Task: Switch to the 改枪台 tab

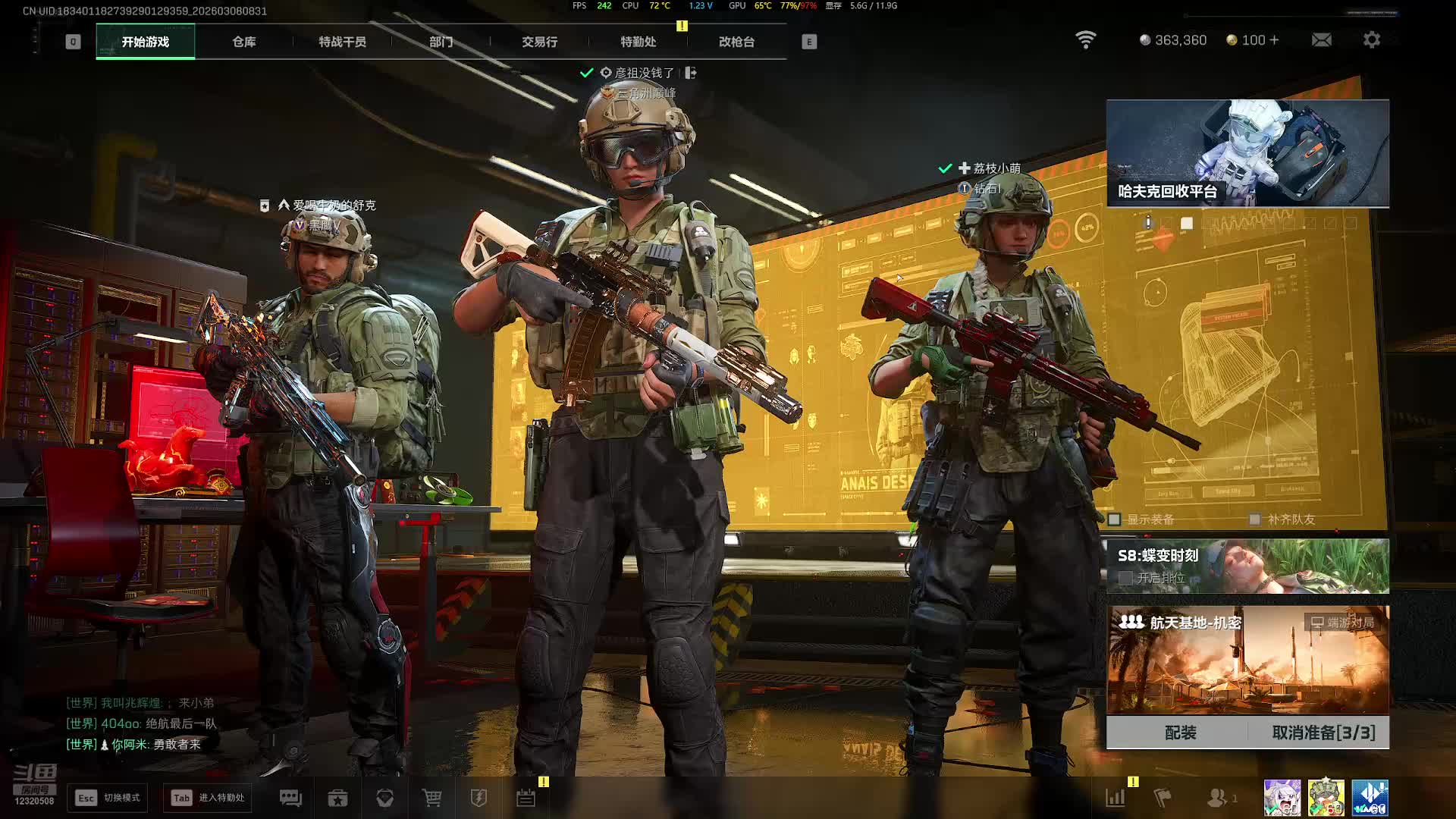Action: [736, 42]
